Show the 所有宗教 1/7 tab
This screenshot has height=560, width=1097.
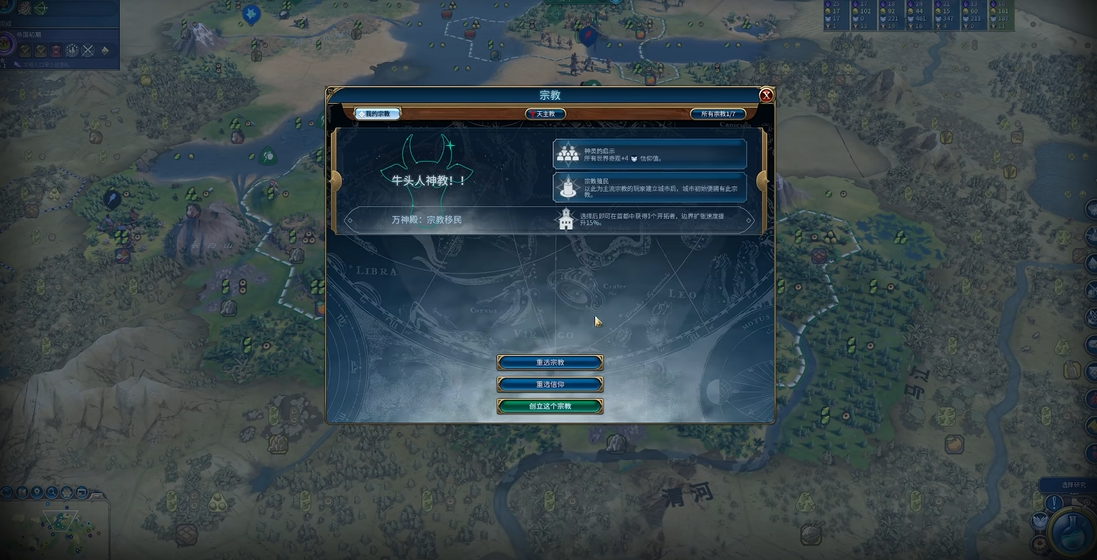coord(717,114)
